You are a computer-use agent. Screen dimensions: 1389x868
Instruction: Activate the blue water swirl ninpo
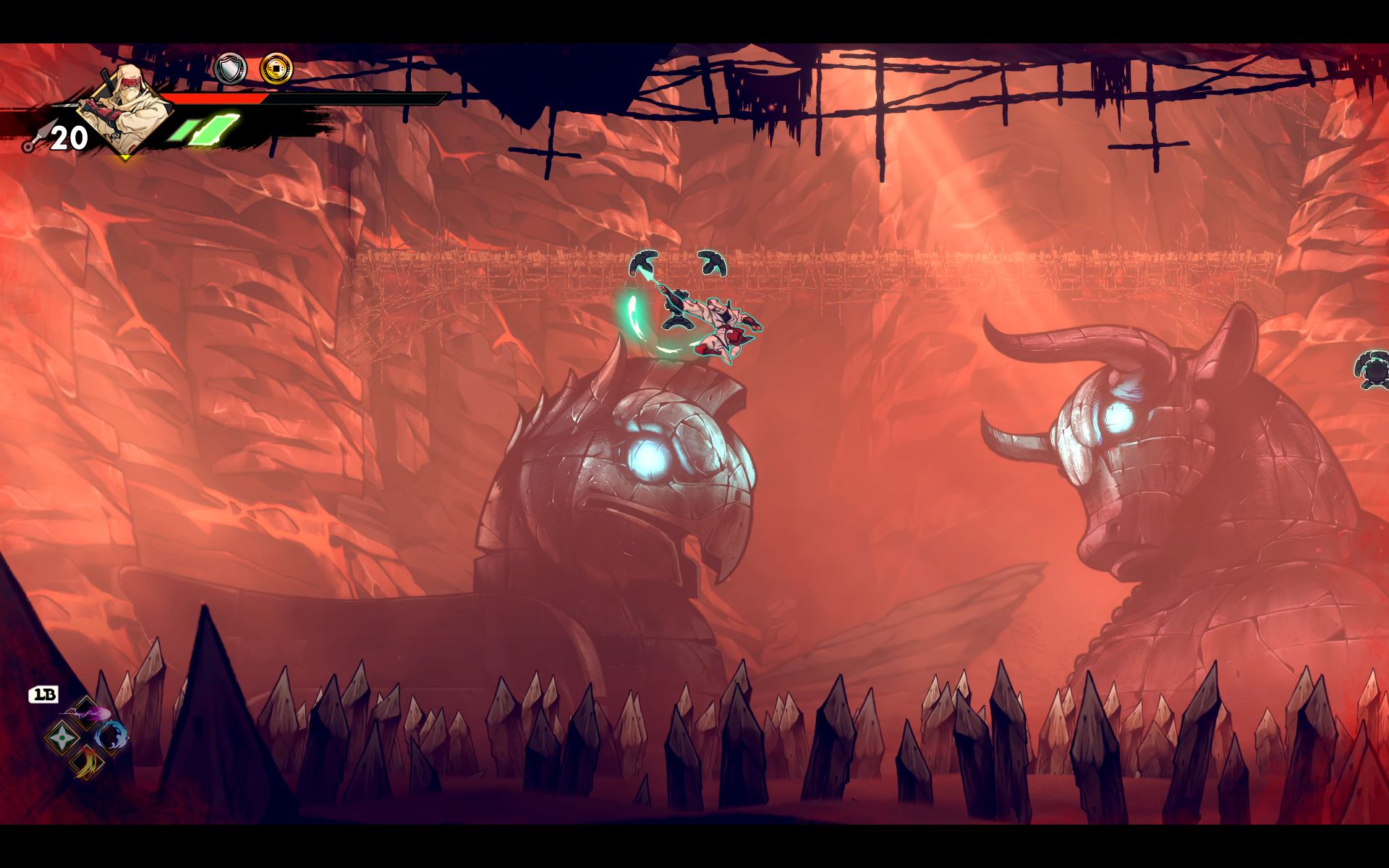coord(111,736)
